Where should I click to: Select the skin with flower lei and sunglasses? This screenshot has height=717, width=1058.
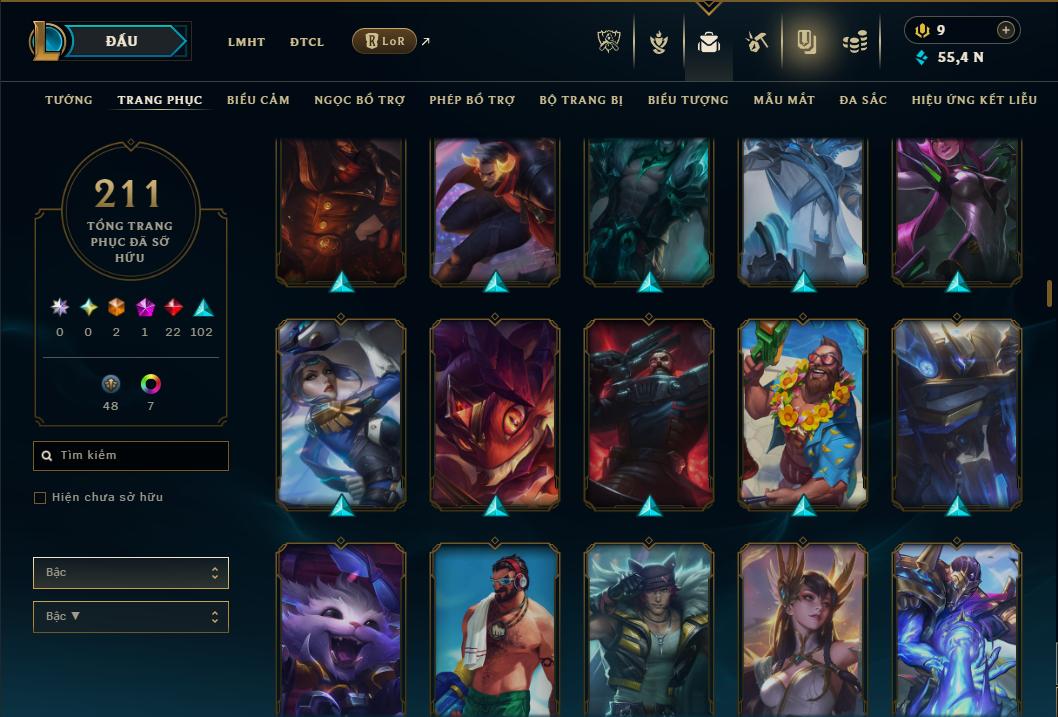pos(803,413)
